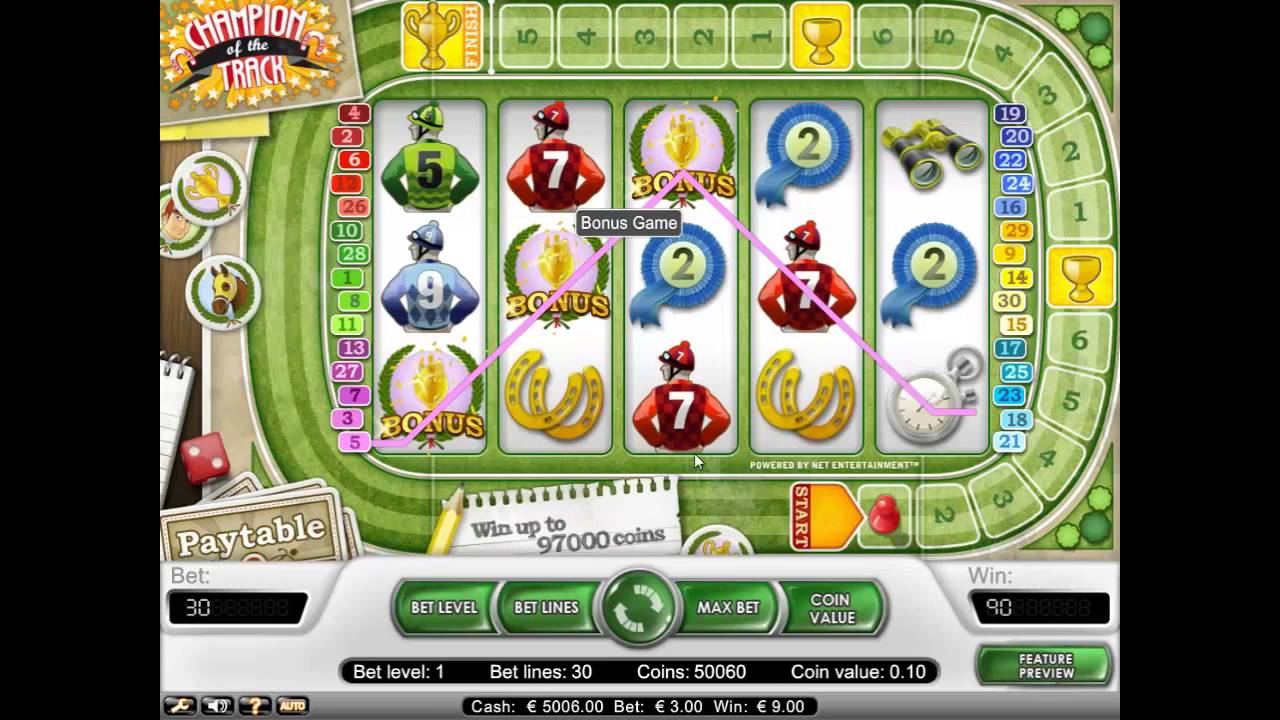Choose bet line 21 marker
The image size is (1280, 720).
pyautogui.click(x=1010, y=442)
